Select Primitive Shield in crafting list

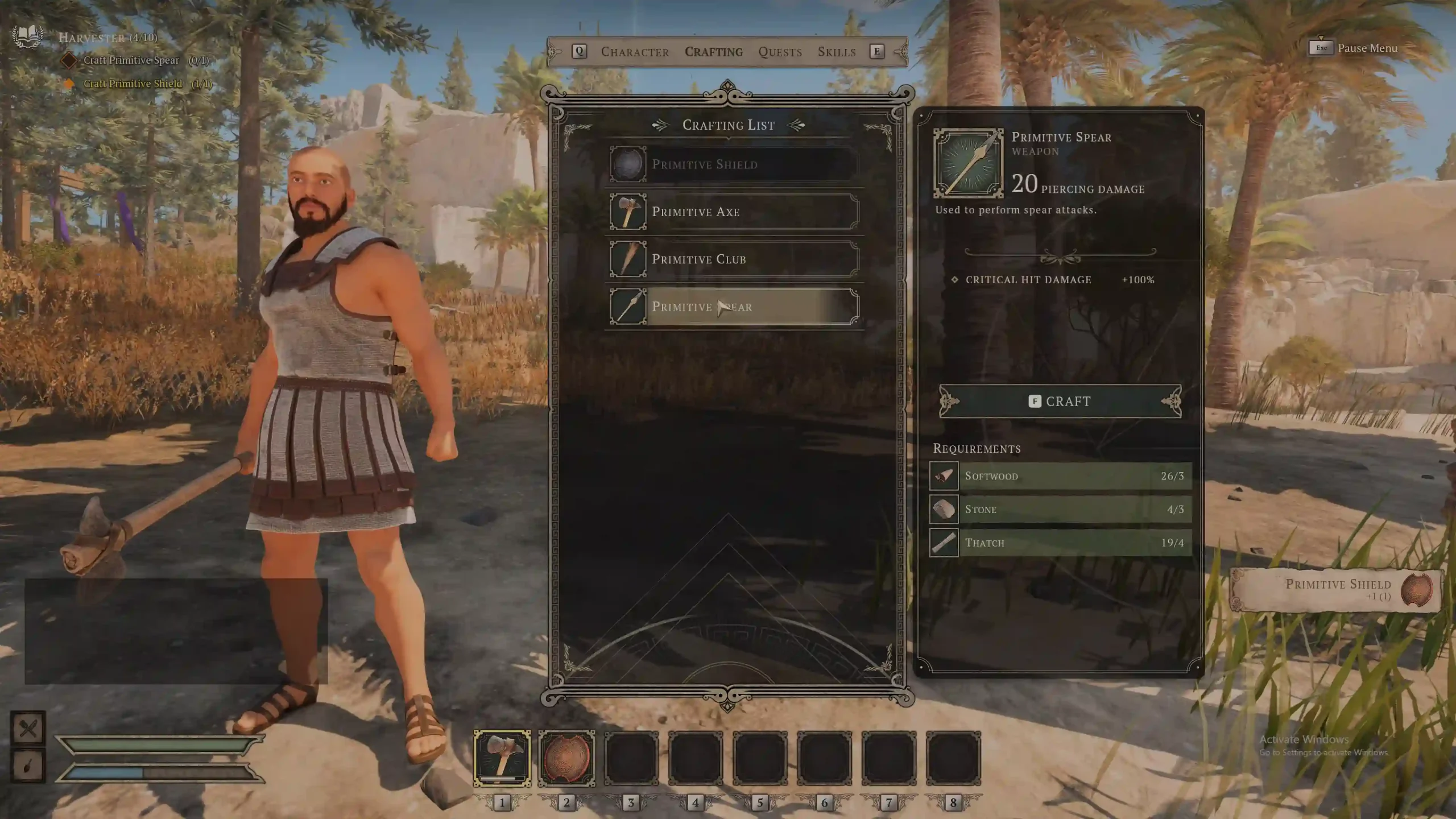pyautogui.click(x=734, y=164)
